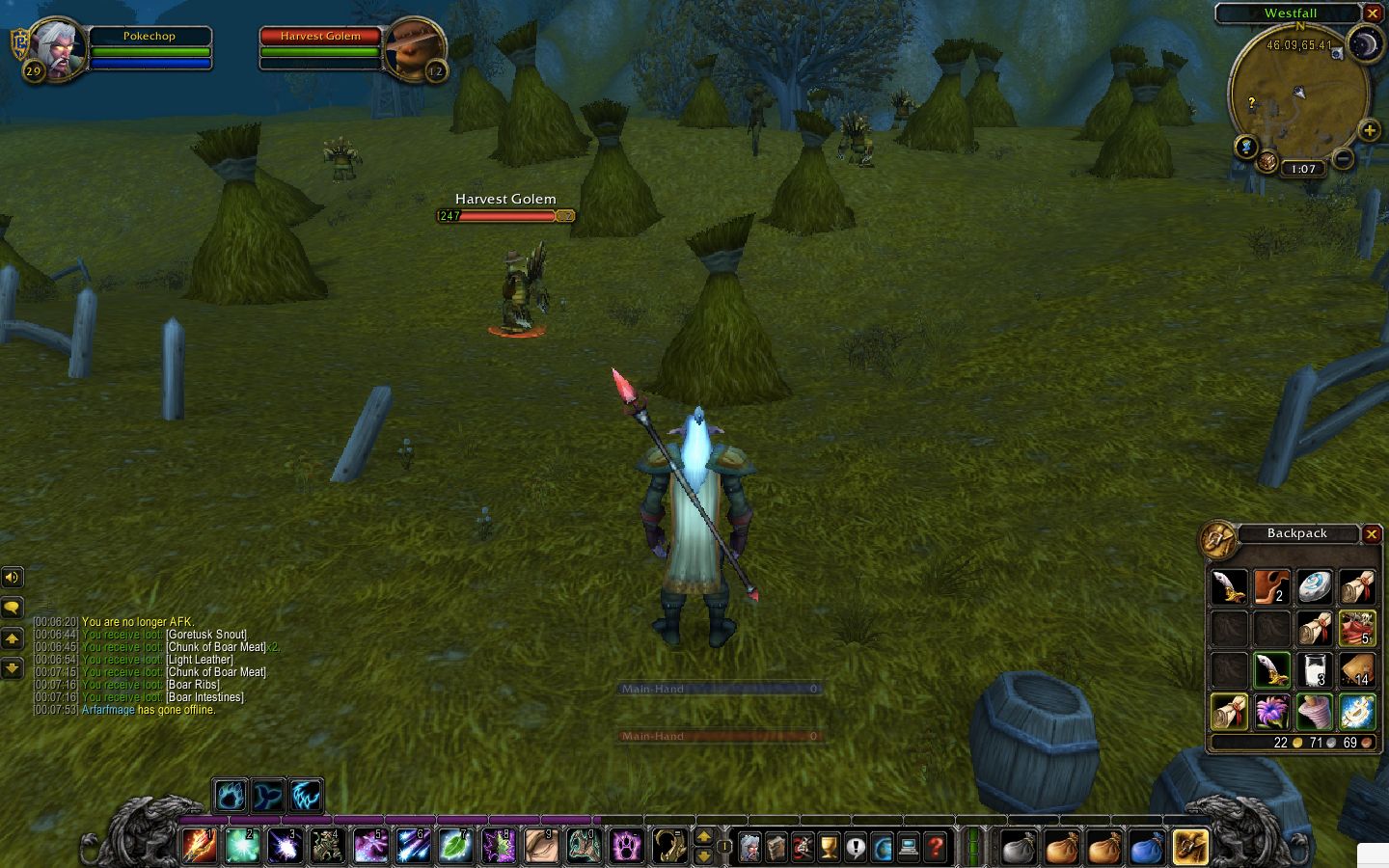
Task: Use the fiery wand ability in slot 1
Action: point(199,847)
